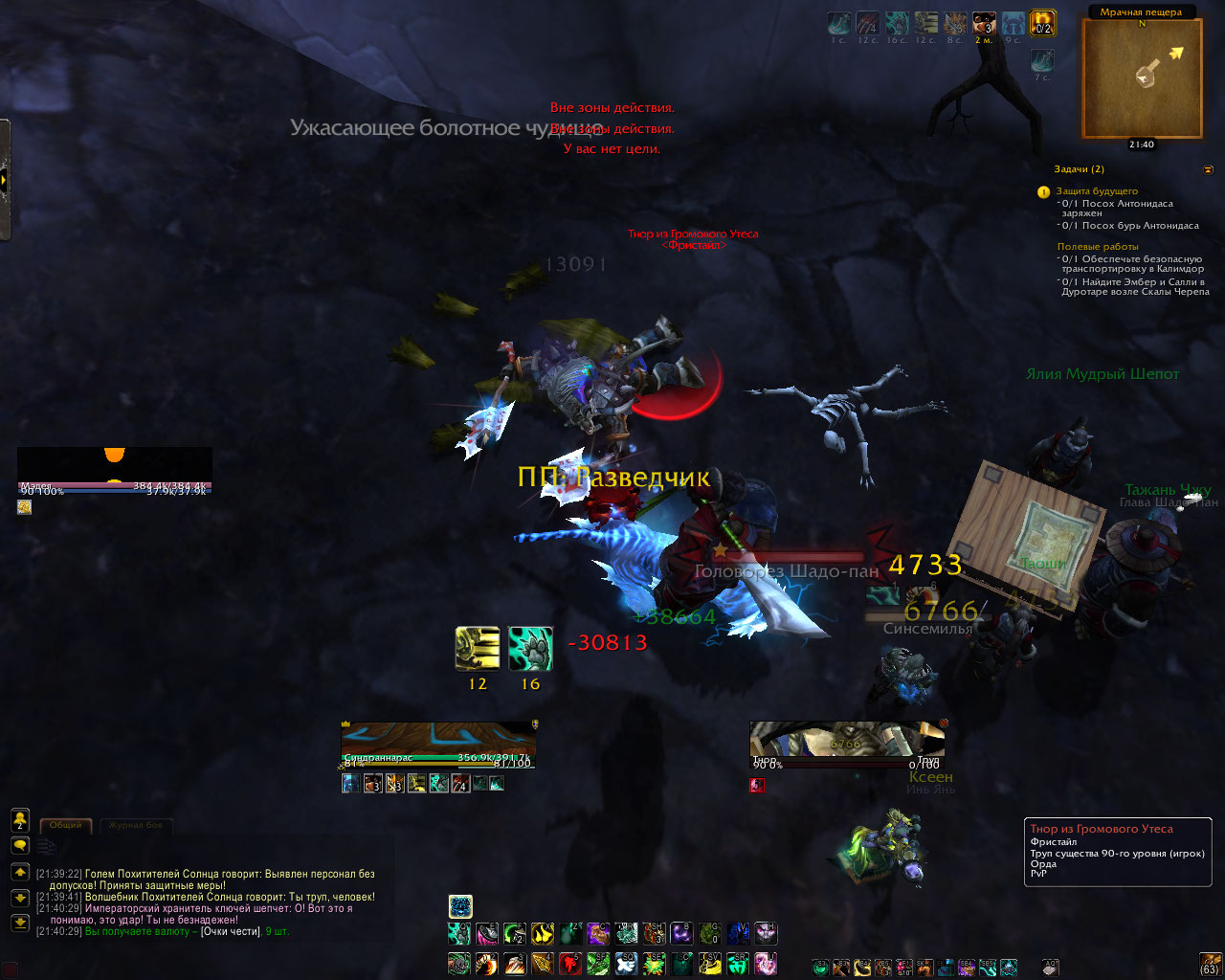Click the chat up-arrow button
Screen dimensions: 1225x980
point(20,872)
